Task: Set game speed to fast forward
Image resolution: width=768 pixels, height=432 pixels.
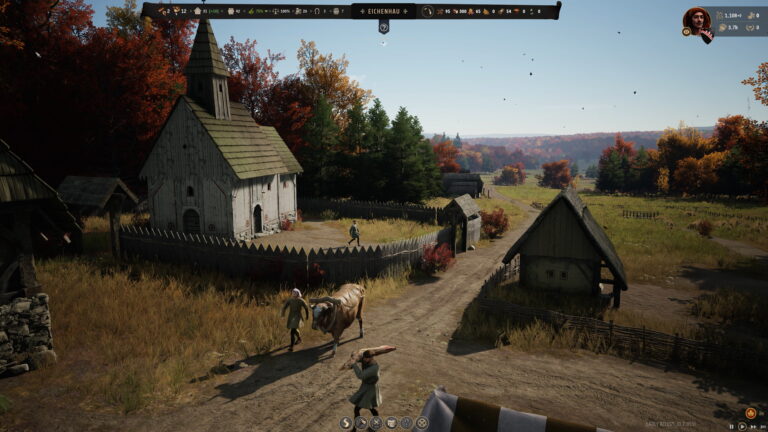Action: tap(753, 427)
